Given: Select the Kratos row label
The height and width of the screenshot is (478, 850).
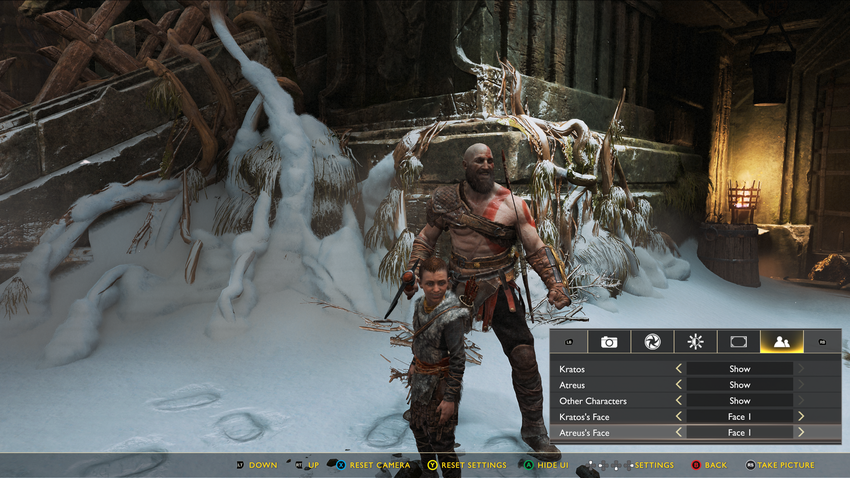Looking at the screenshot, I should tap(573, 369).
